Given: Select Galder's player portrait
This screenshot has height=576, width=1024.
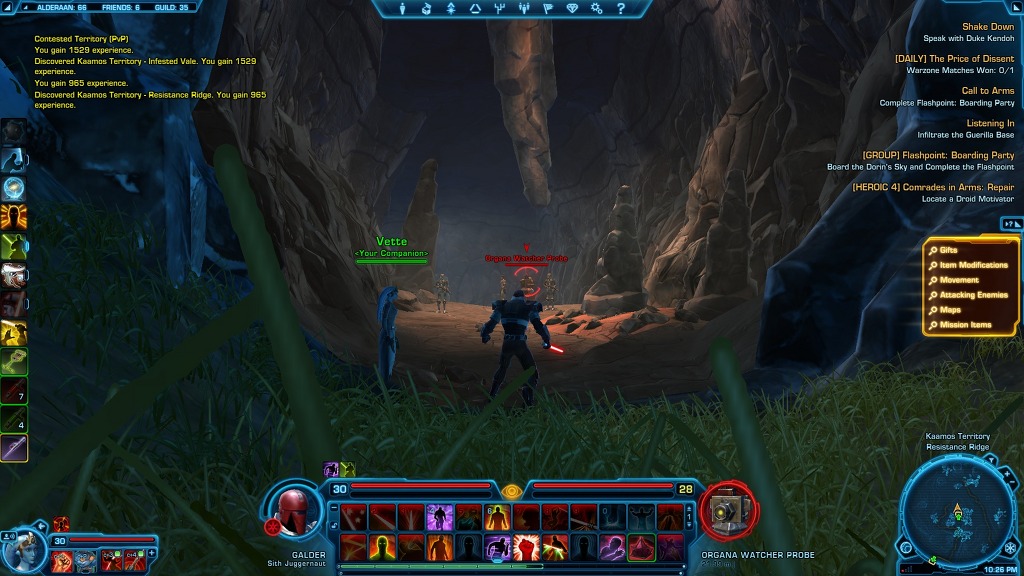Looking at the screenshot, I should (297, 510).
